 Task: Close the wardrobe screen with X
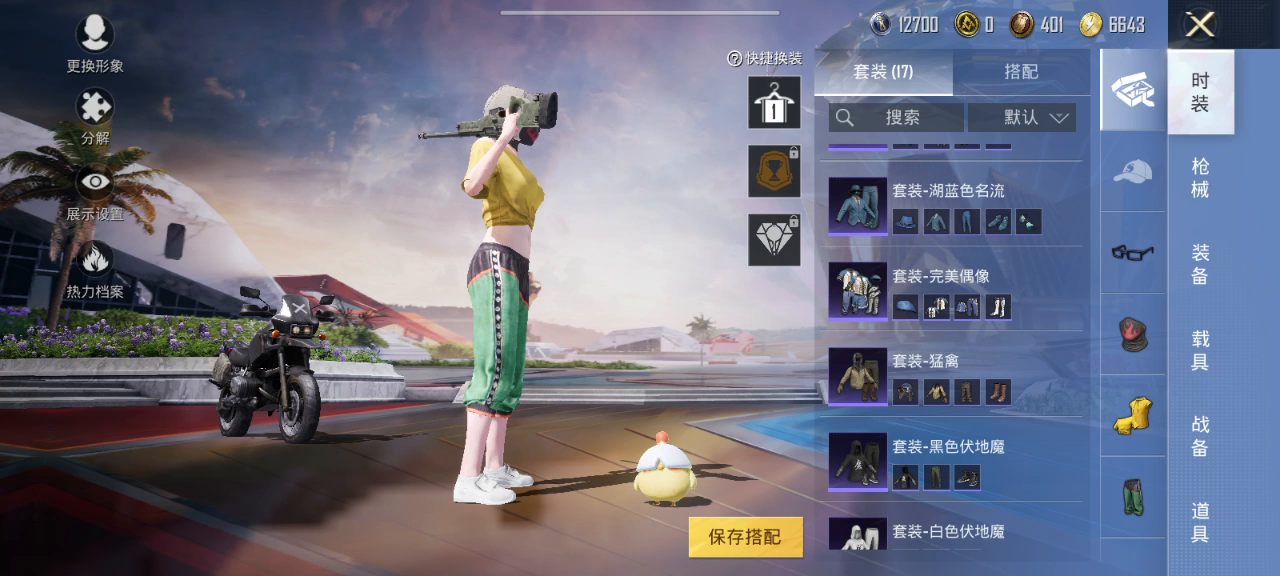1200,25
